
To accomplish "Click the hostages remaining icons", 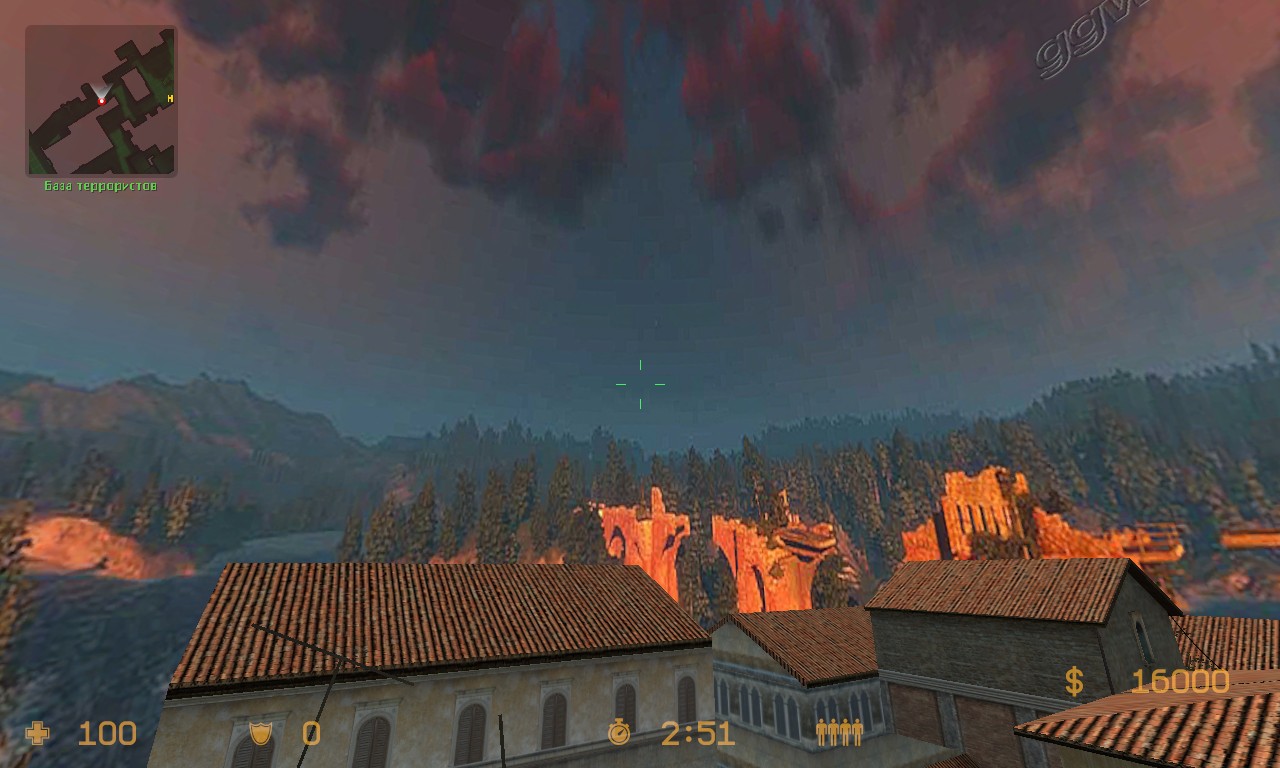I will 839,733.
